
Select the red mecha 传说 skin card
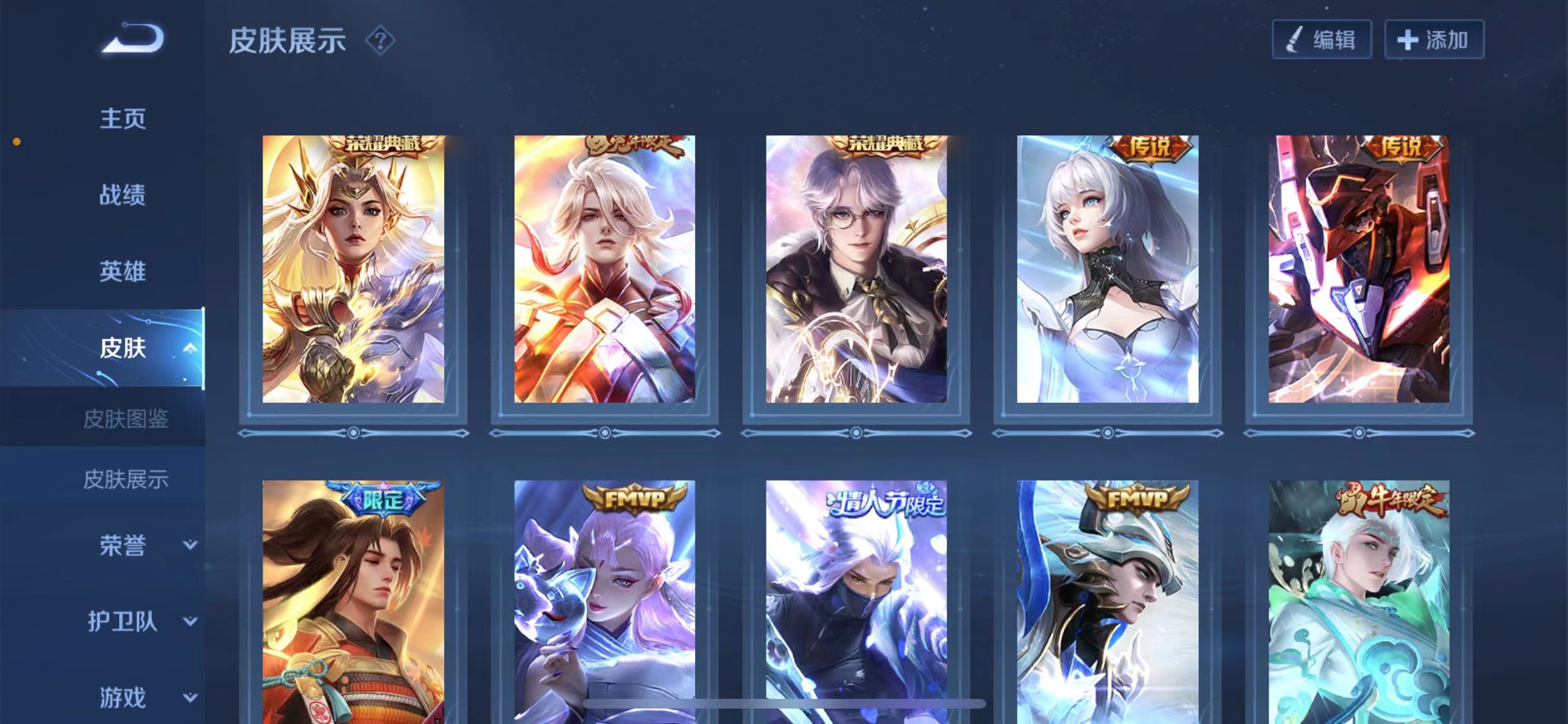click(1359, 269)
